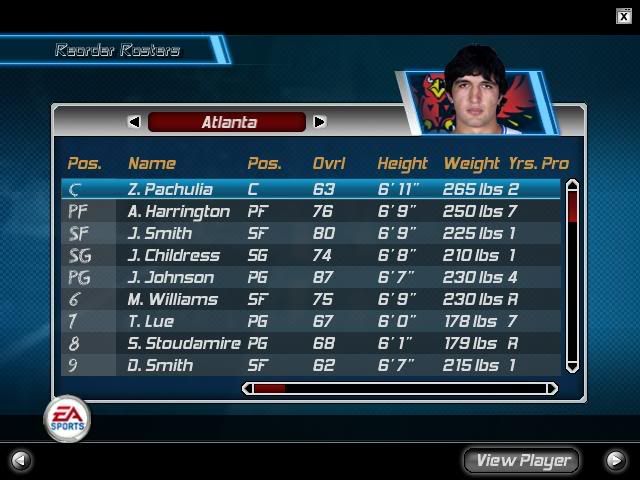640x480 pixels.
Task: Switch to the previous team with left arrow
Action: point(134,122)
